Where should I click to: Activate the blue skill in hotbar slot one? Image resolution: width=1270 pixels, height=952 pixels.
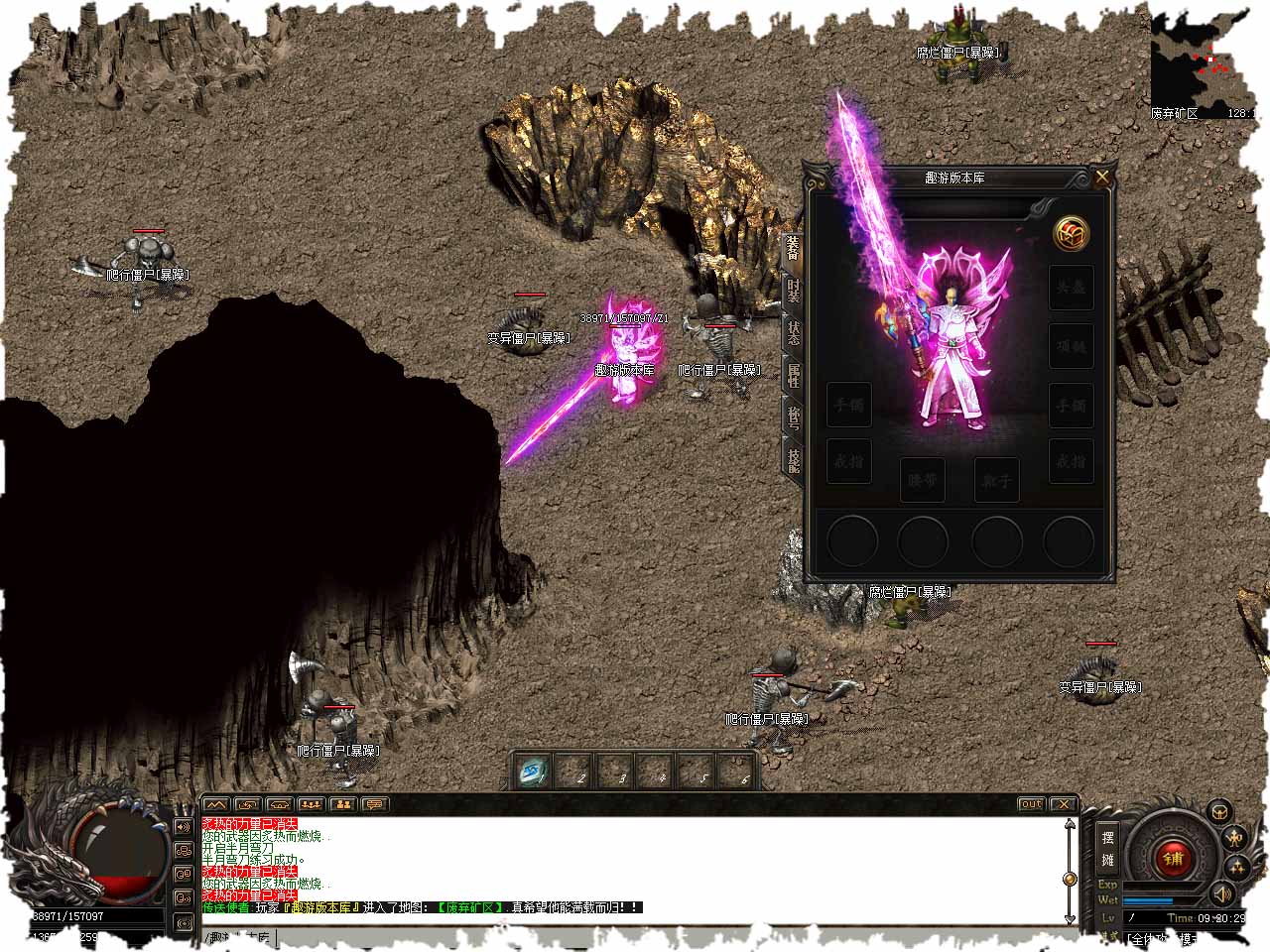[534, 771]
